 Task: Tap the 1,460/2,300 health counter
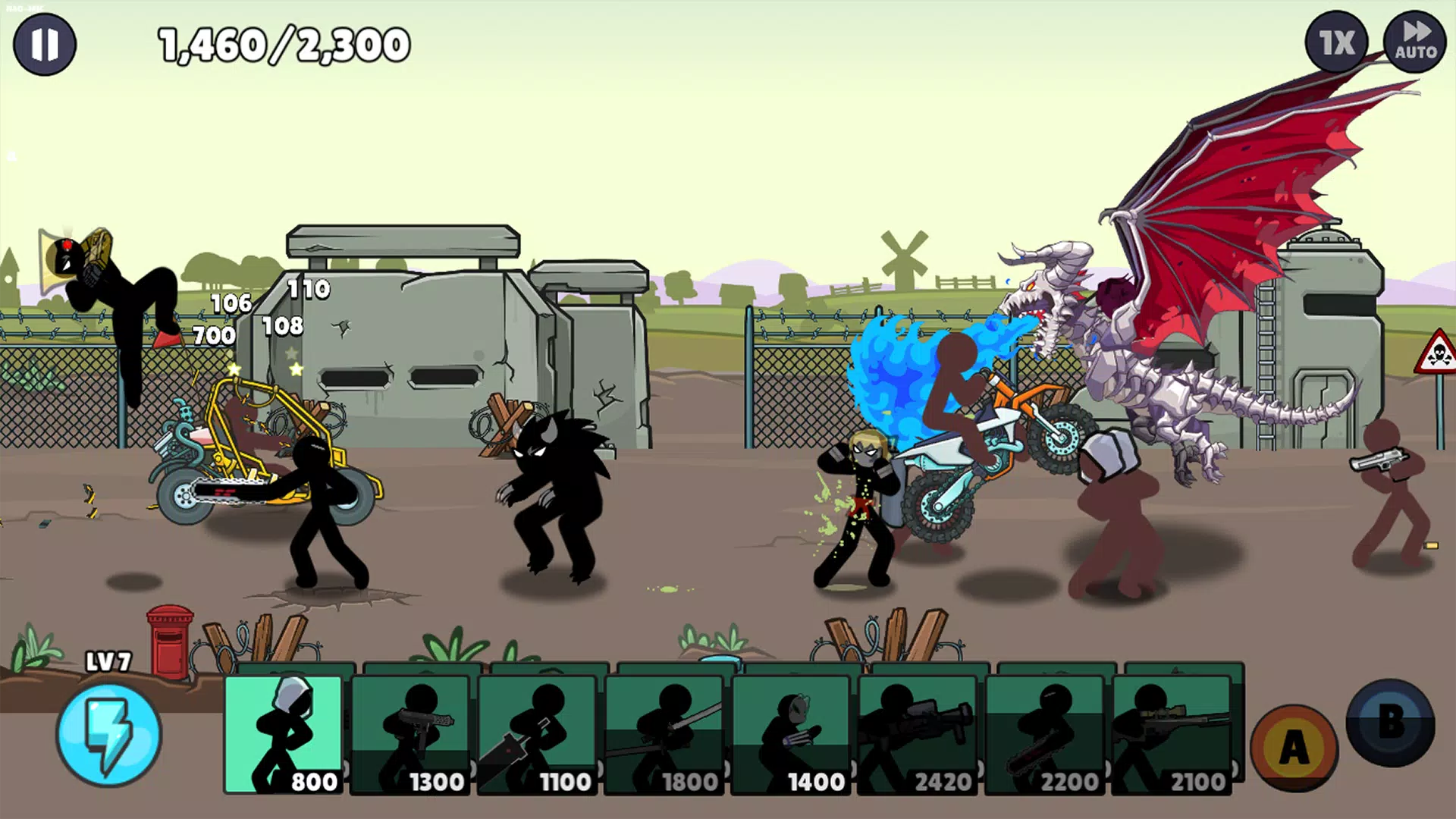pos(281,44)
